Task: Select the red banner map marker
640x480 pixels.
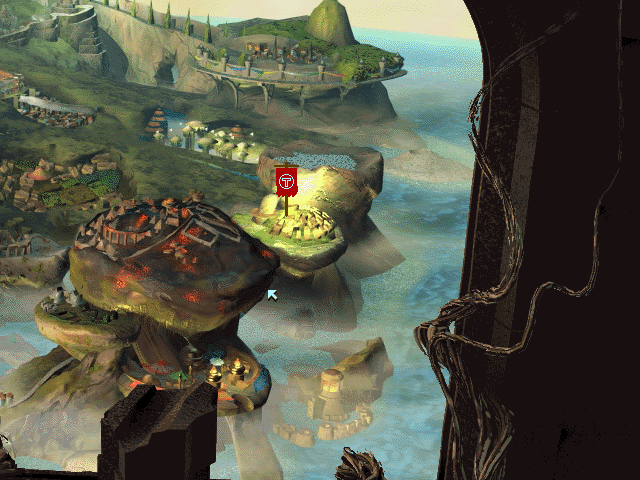Action: coord(287,181)
